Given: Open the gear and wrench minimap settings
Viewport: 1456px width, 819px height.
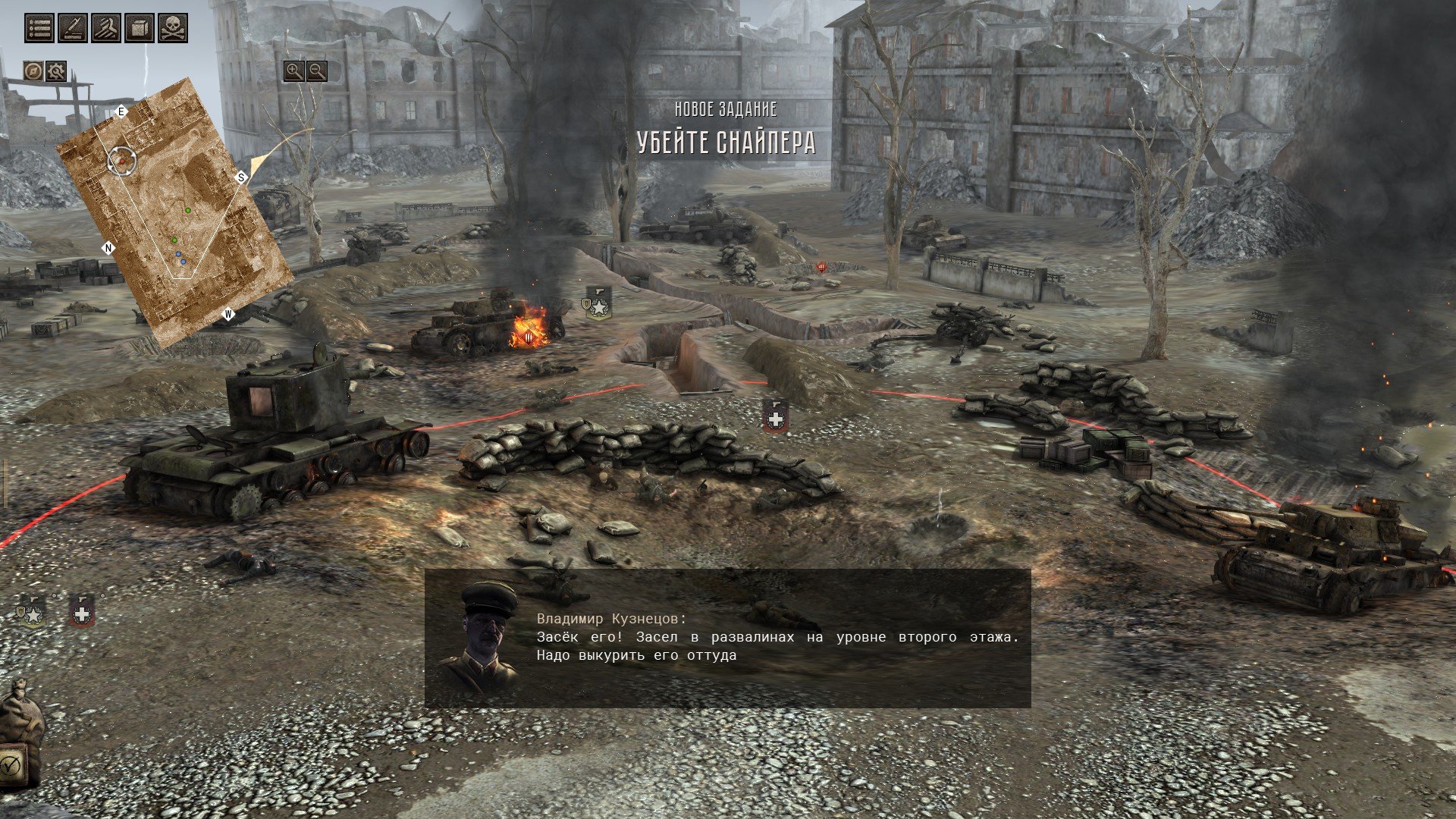Looking at the screenshot, I should pos(56,71).
